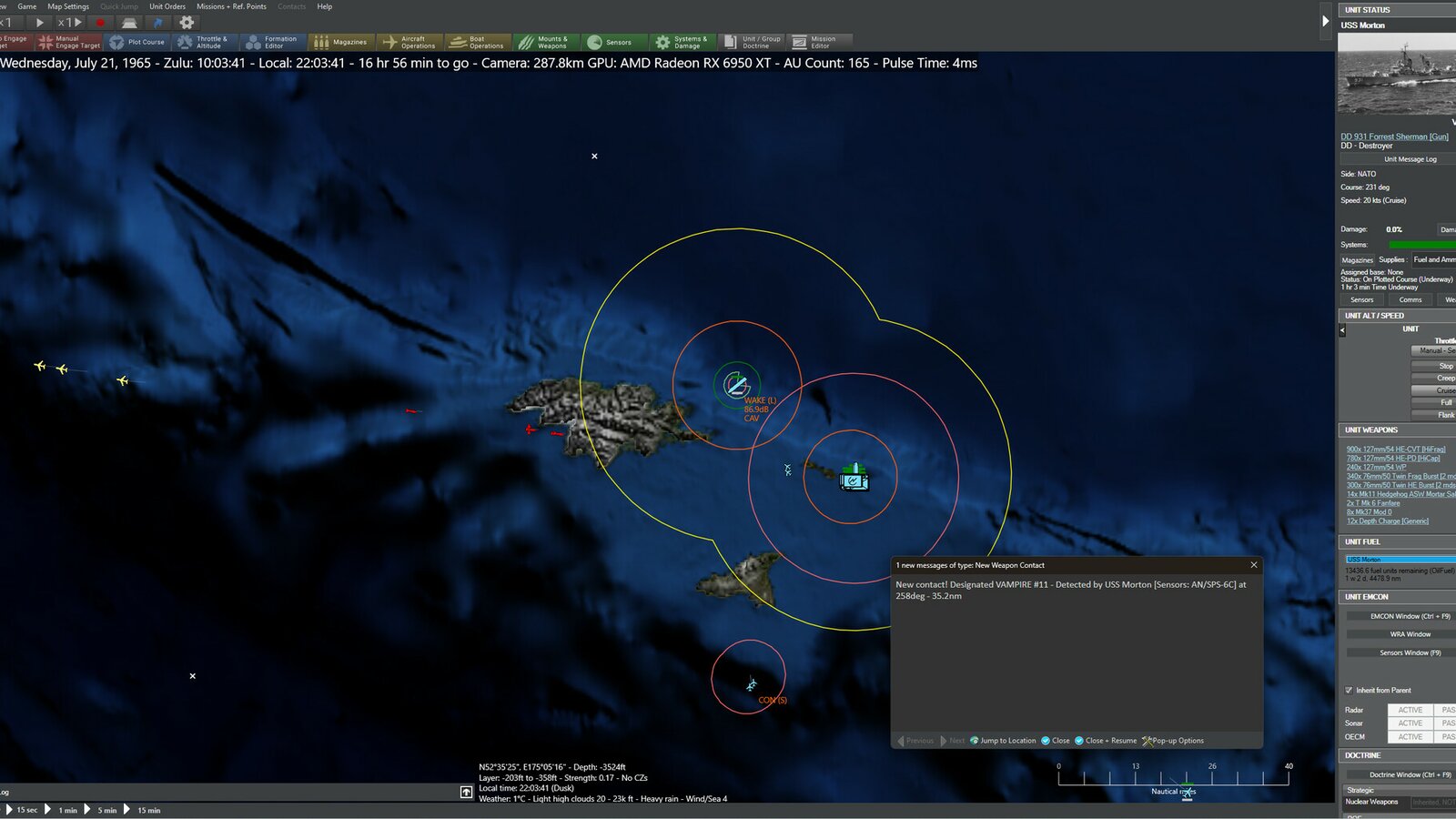Open the Systems & Damage panel
This screenshot has height=819, width=1456.
683,41
